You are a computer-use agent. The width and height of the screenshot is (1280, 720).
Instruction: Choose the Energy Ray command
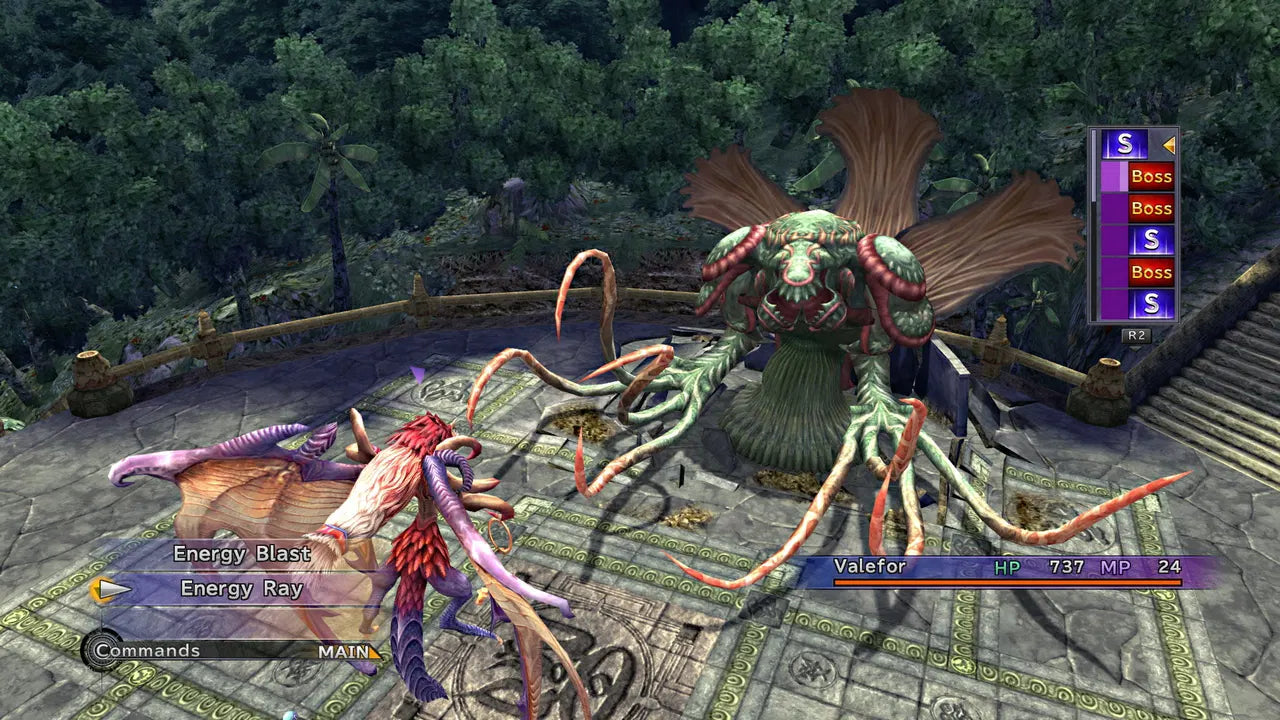coord(240,588)
